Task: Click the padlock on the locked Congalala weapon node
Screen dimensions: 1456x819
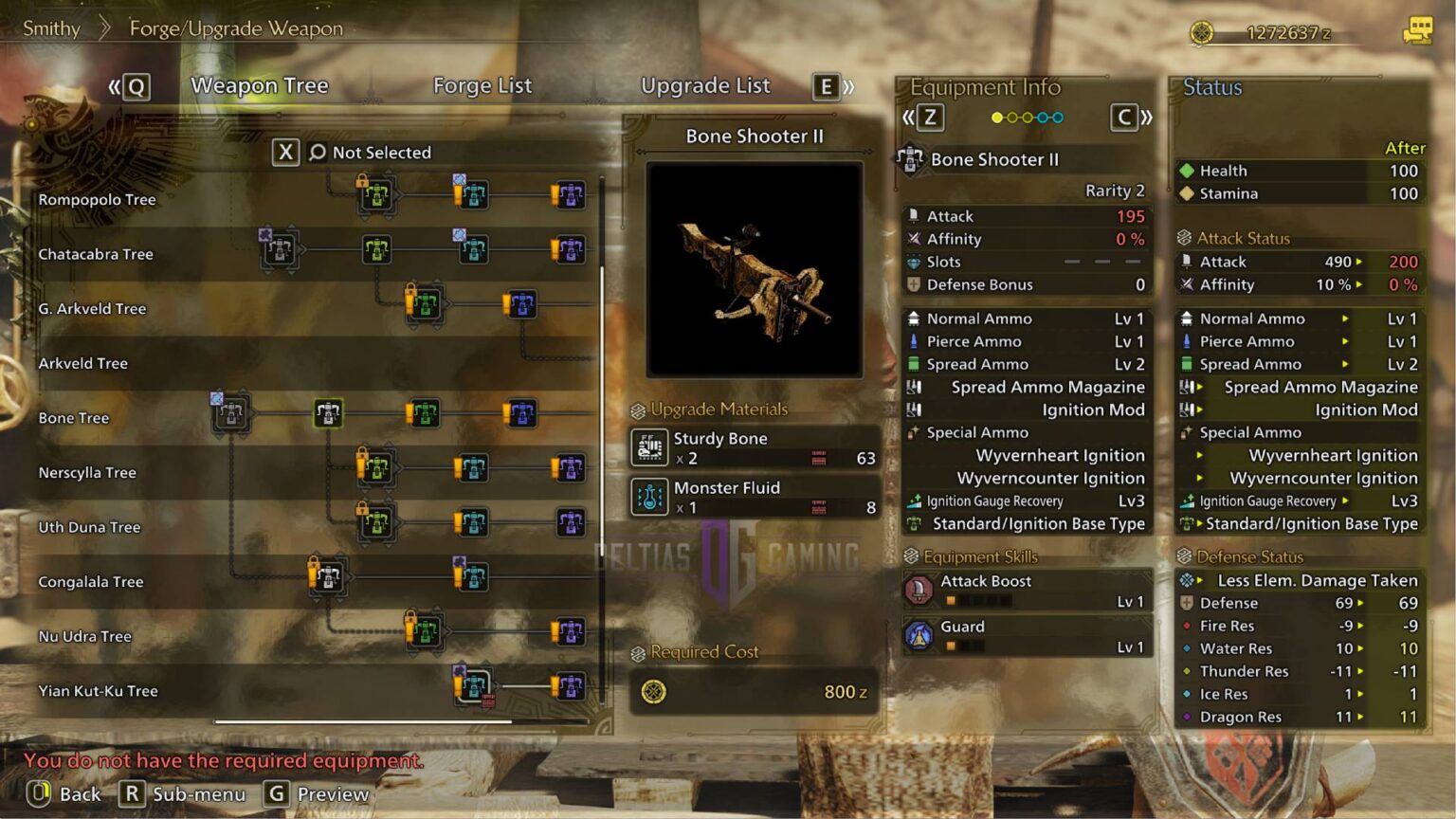Action: 312,573
